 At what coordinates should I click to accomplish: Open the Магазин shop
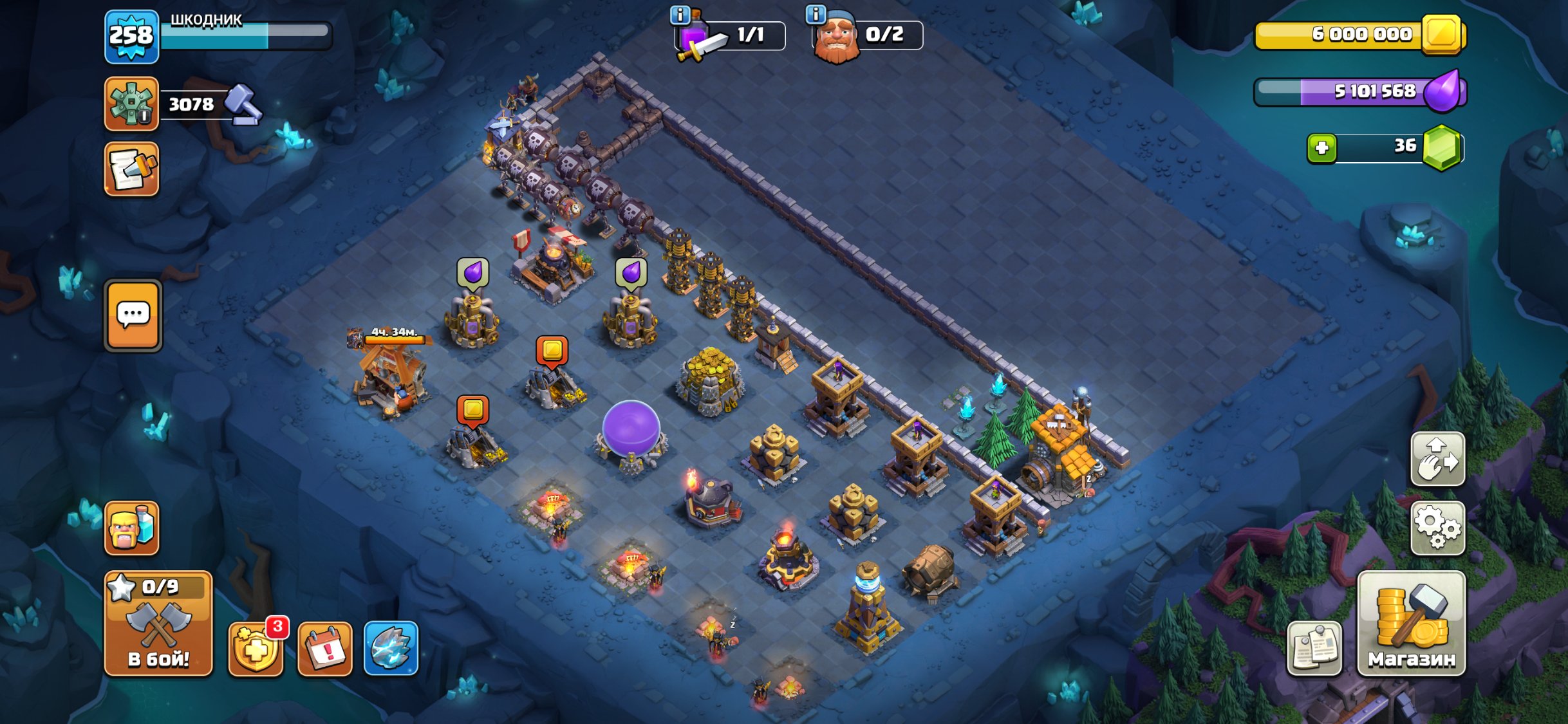tap(1411, 623)
